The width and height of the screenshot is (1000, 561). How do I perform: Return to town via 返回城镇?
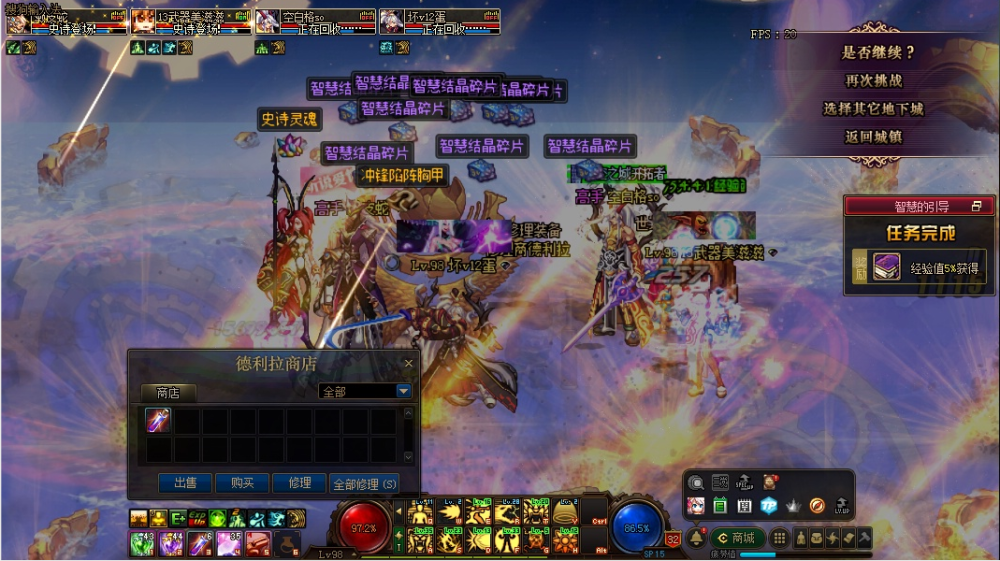873,137
